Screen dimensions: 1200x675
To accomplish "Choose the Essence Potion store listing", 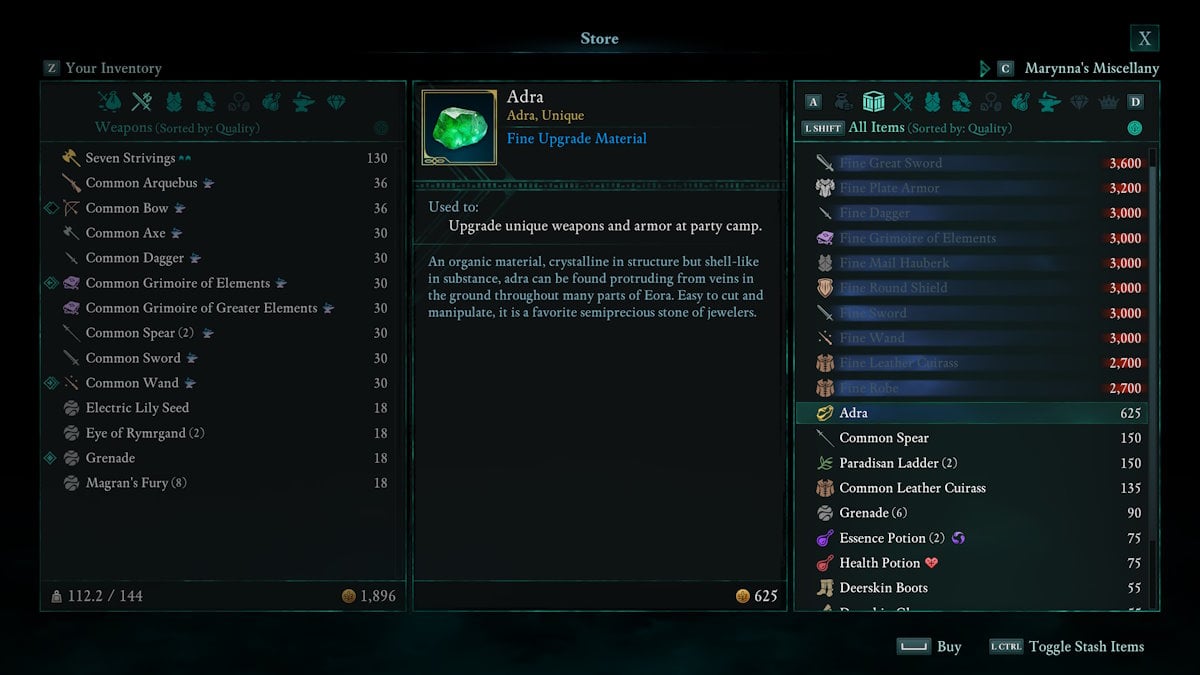I will point(892,538).
